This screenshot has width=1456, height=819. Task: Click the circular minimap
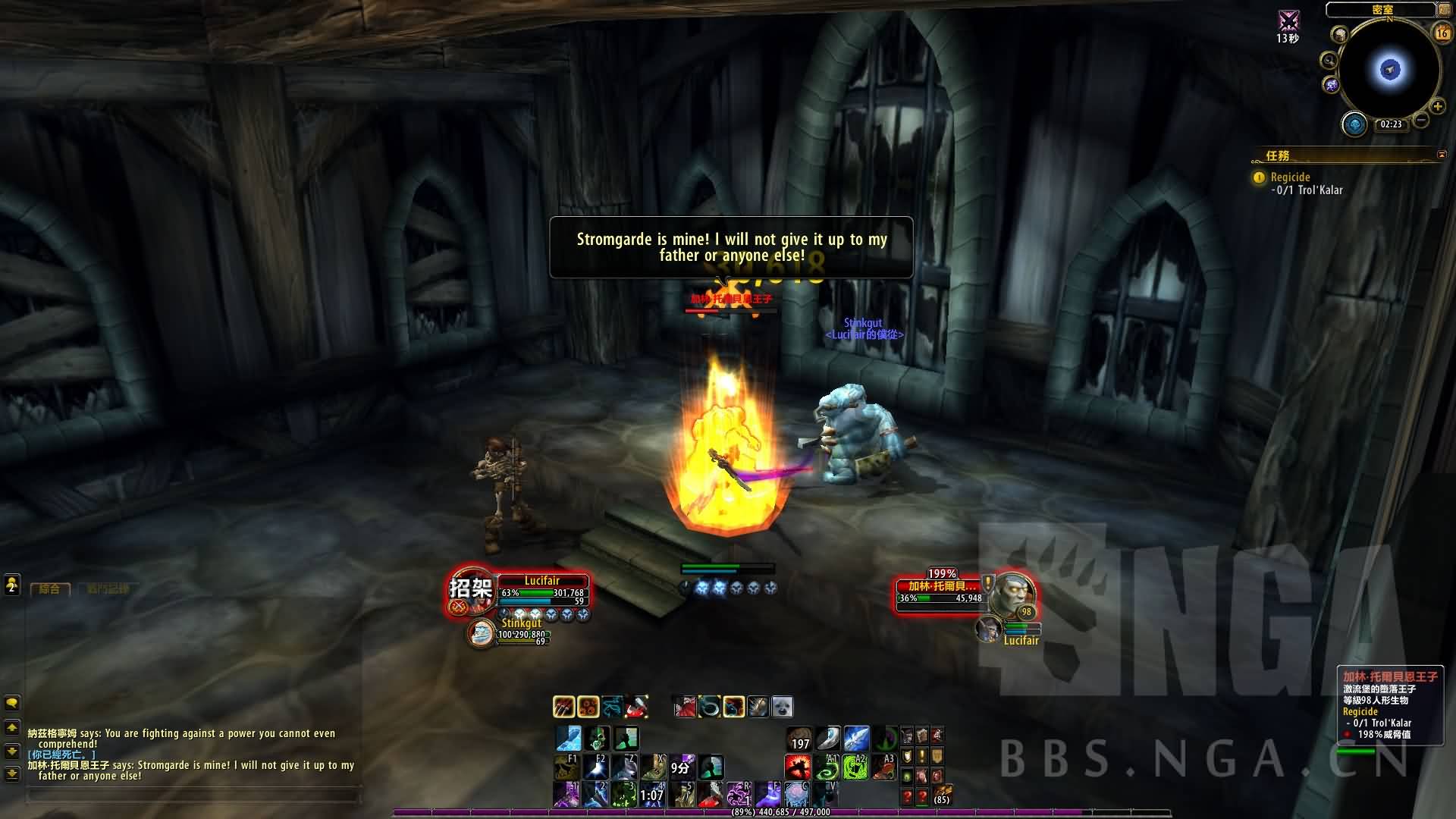[x=1389, y=70]
